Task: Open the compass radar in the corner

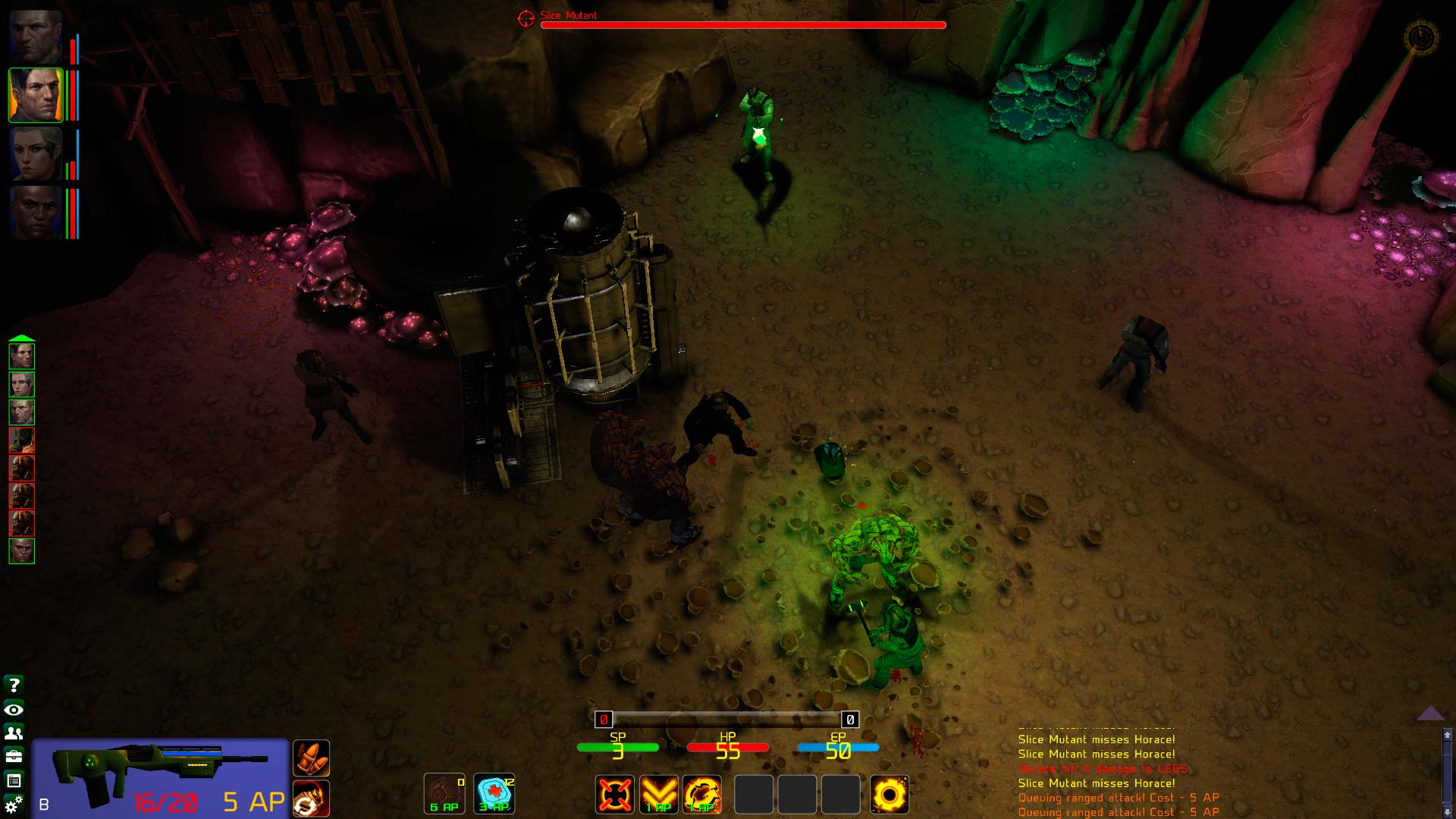Action: click(1420, 36)
